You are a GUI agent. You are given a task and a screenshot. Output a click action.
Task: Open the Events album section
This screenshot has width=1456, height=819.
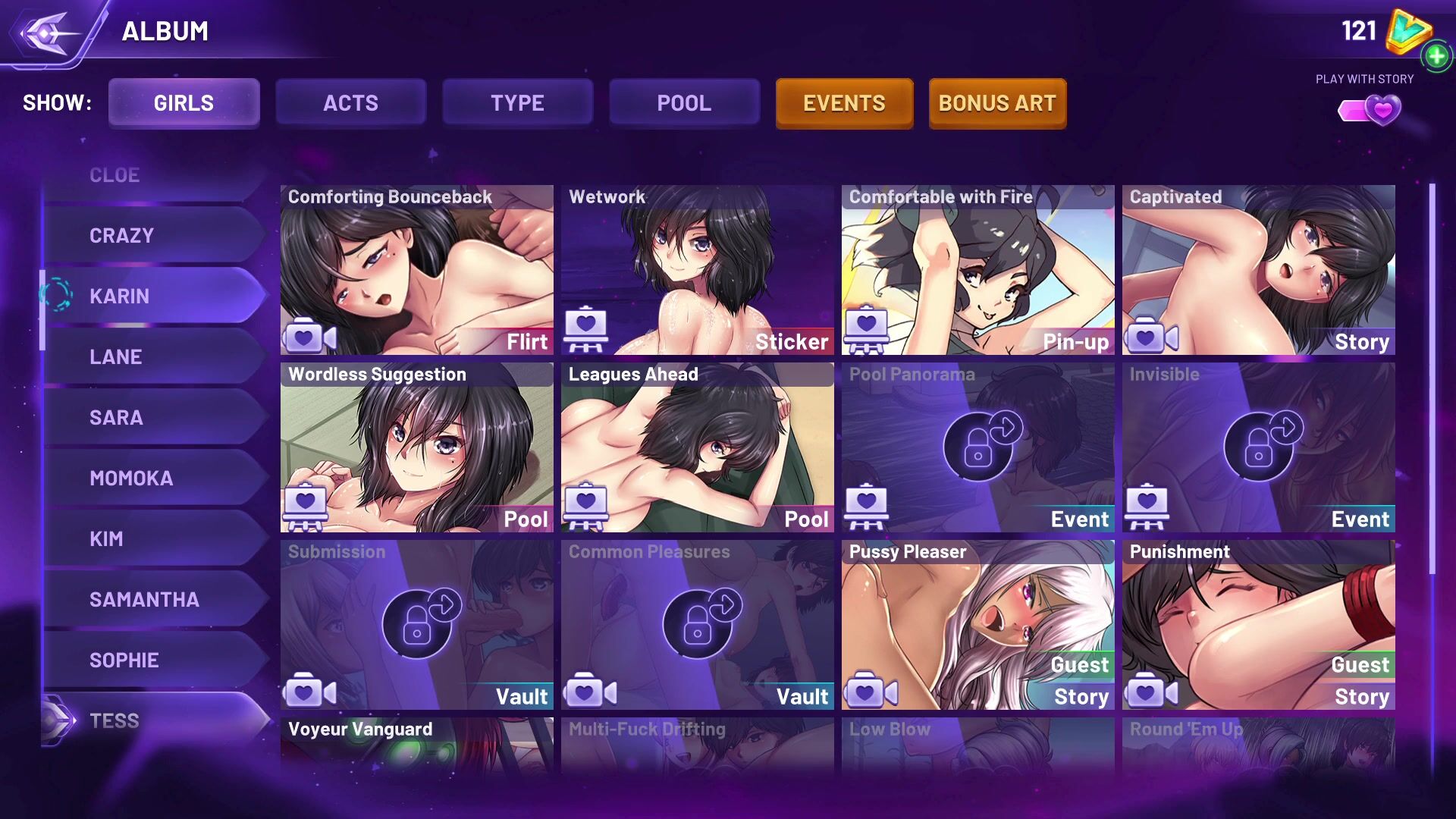[844, 103]
